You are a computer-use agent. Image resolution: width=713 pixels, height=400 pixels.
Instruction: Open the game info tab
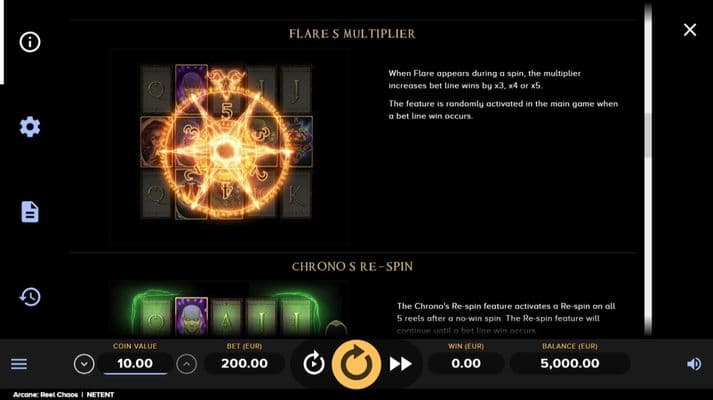click(30, 42)
